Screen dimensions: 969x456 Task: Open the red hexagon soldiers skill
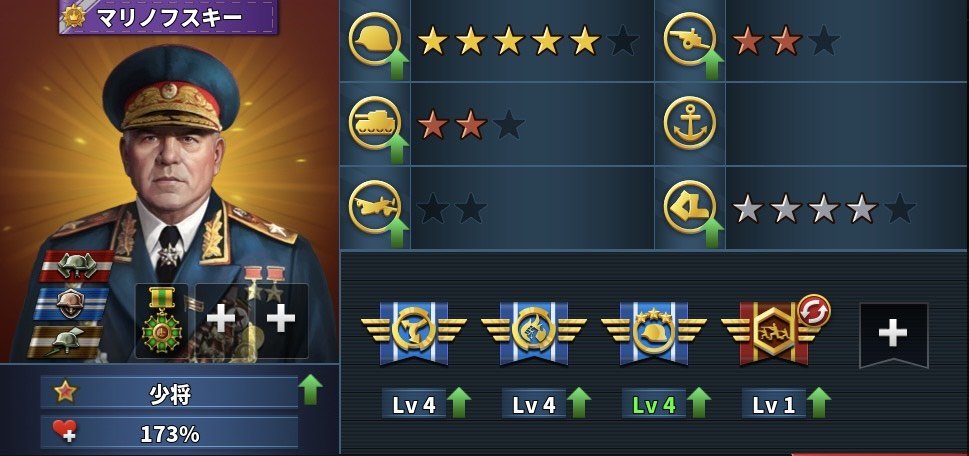pyautogui.click(x=772, y=333)
